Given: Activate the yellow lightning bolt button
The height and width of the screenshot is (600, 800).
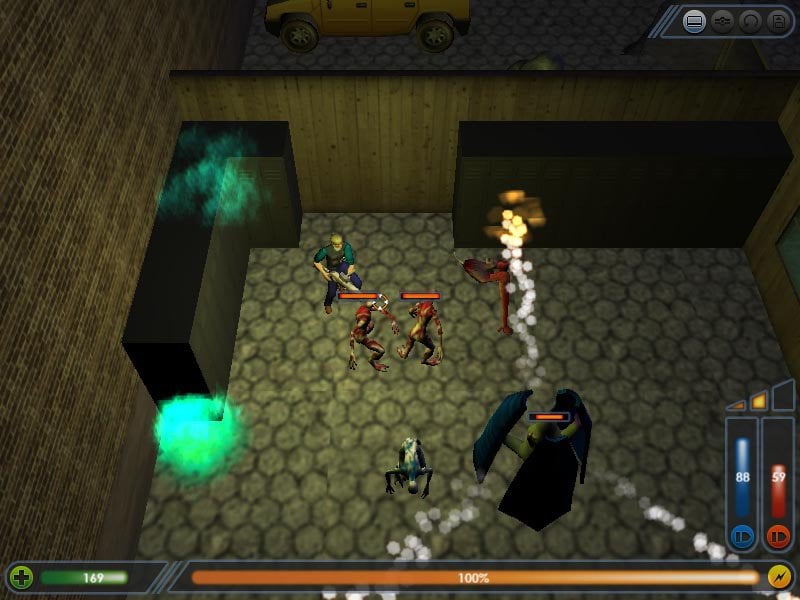Looking at the screenshot, I should point(779,577).
